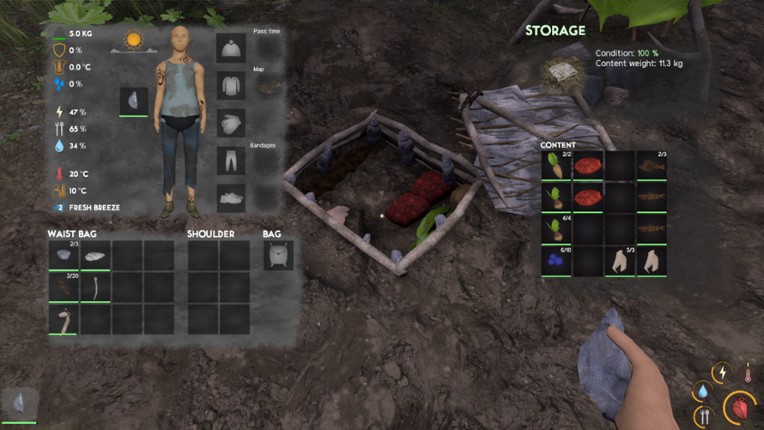Viewport: 764px width, 430px height.
Task: Choose the gloves equipment slot
Action: point(231,123)
